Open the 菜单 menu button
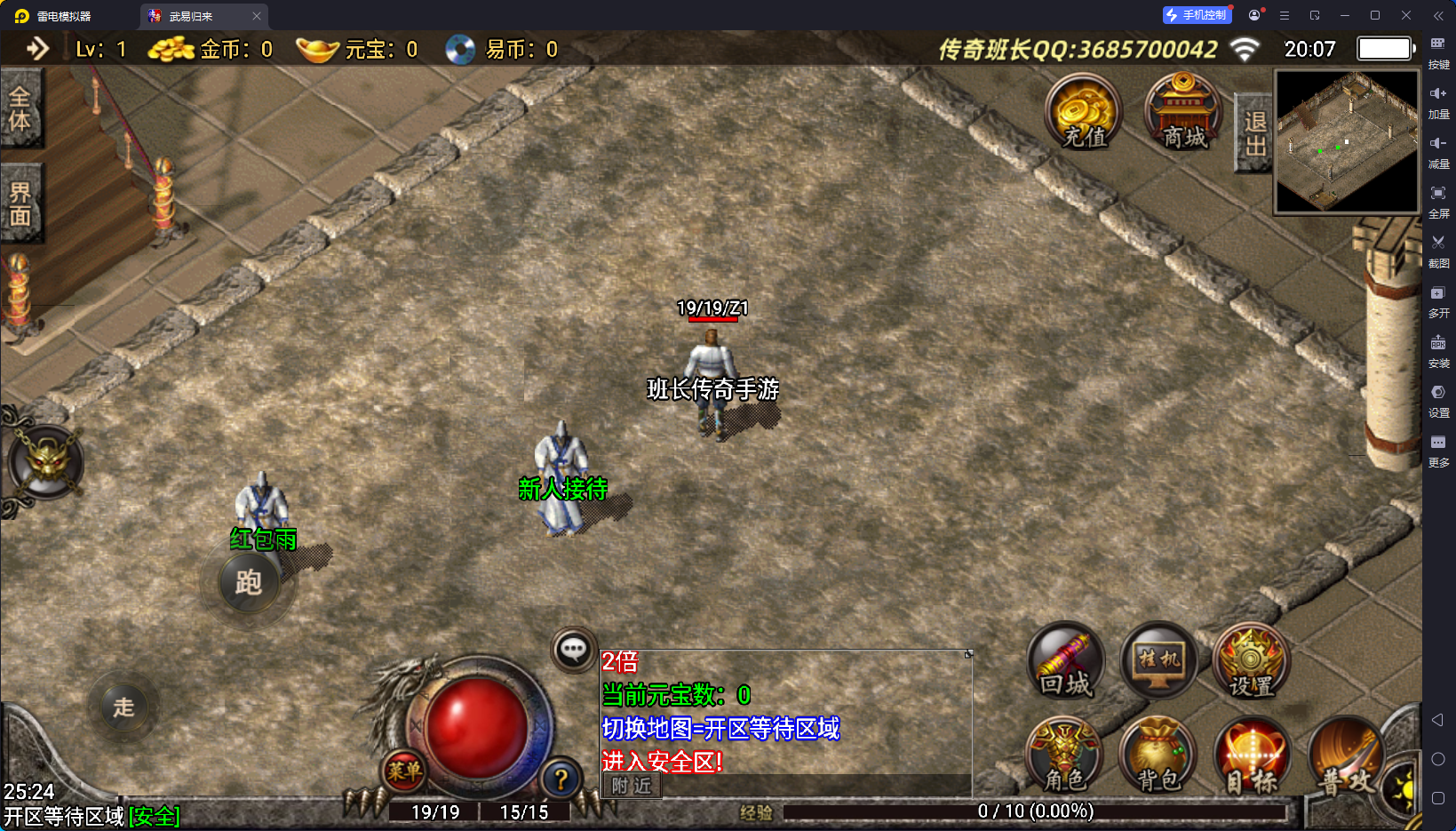The width and height of the screenshot is (1456, 831). pyautogui.click(x=404, y=771)
